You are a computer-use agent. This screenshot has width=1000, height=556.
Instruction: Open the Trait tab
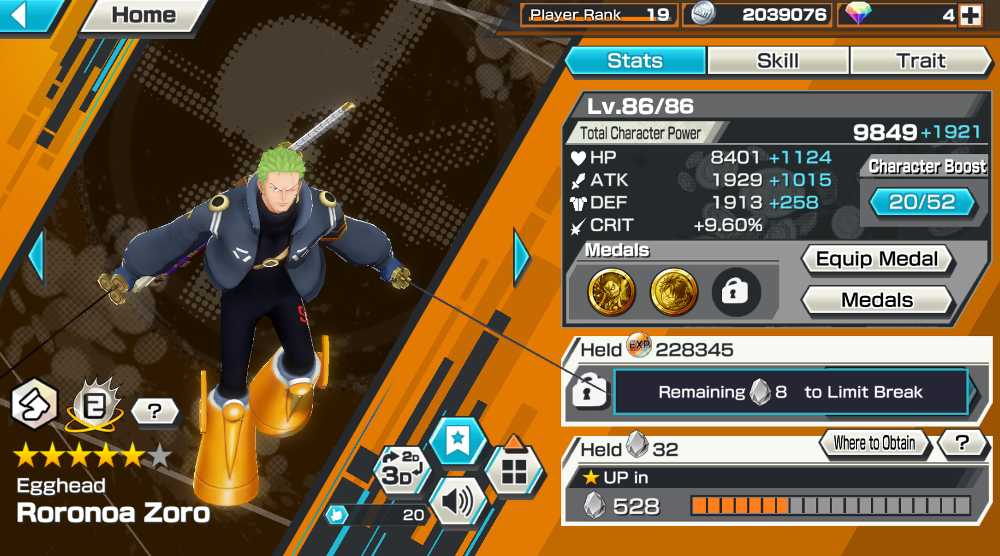tap(920, 61)
